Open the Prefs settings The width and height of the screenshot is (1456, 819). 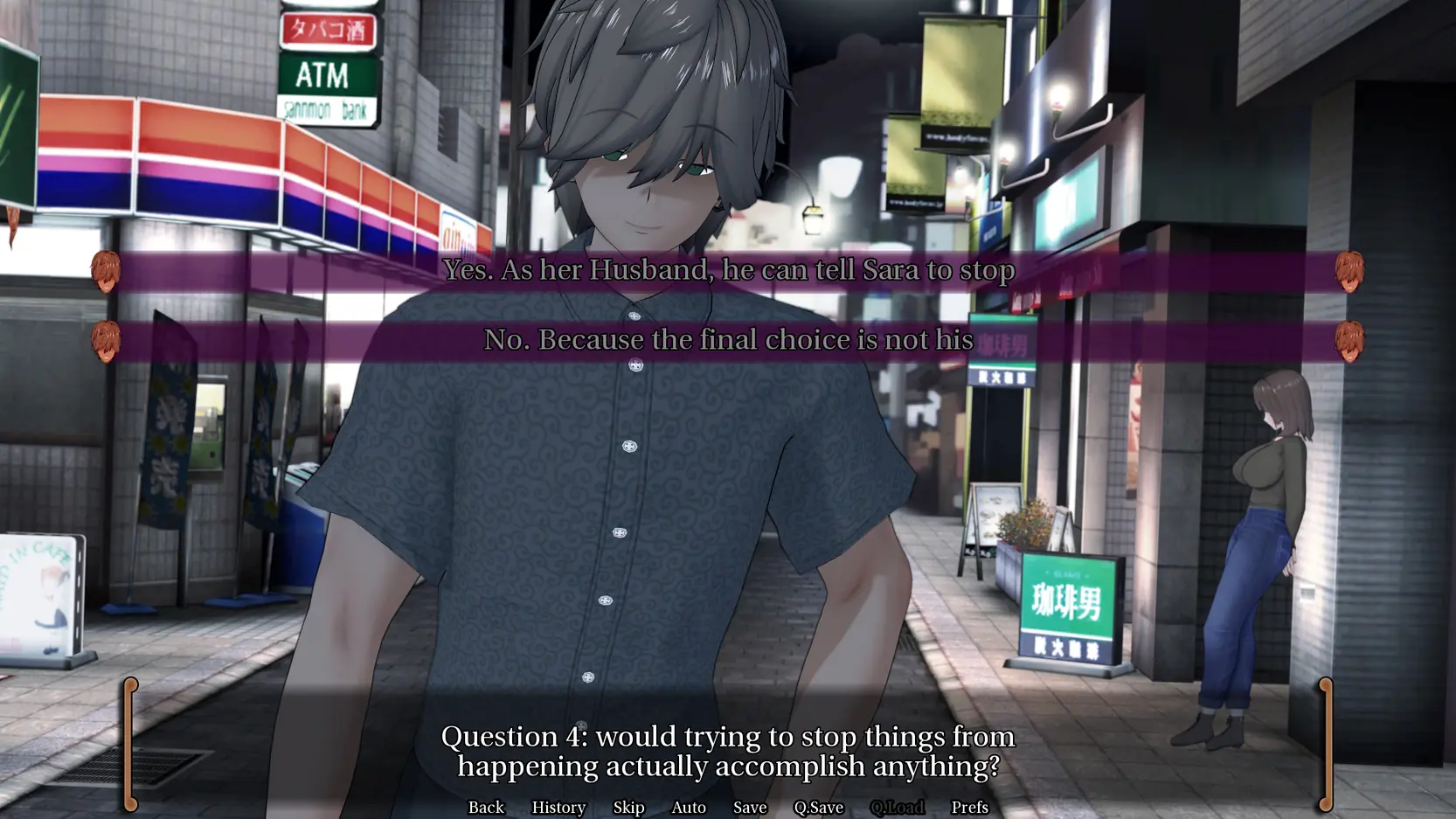coord(969,807)
